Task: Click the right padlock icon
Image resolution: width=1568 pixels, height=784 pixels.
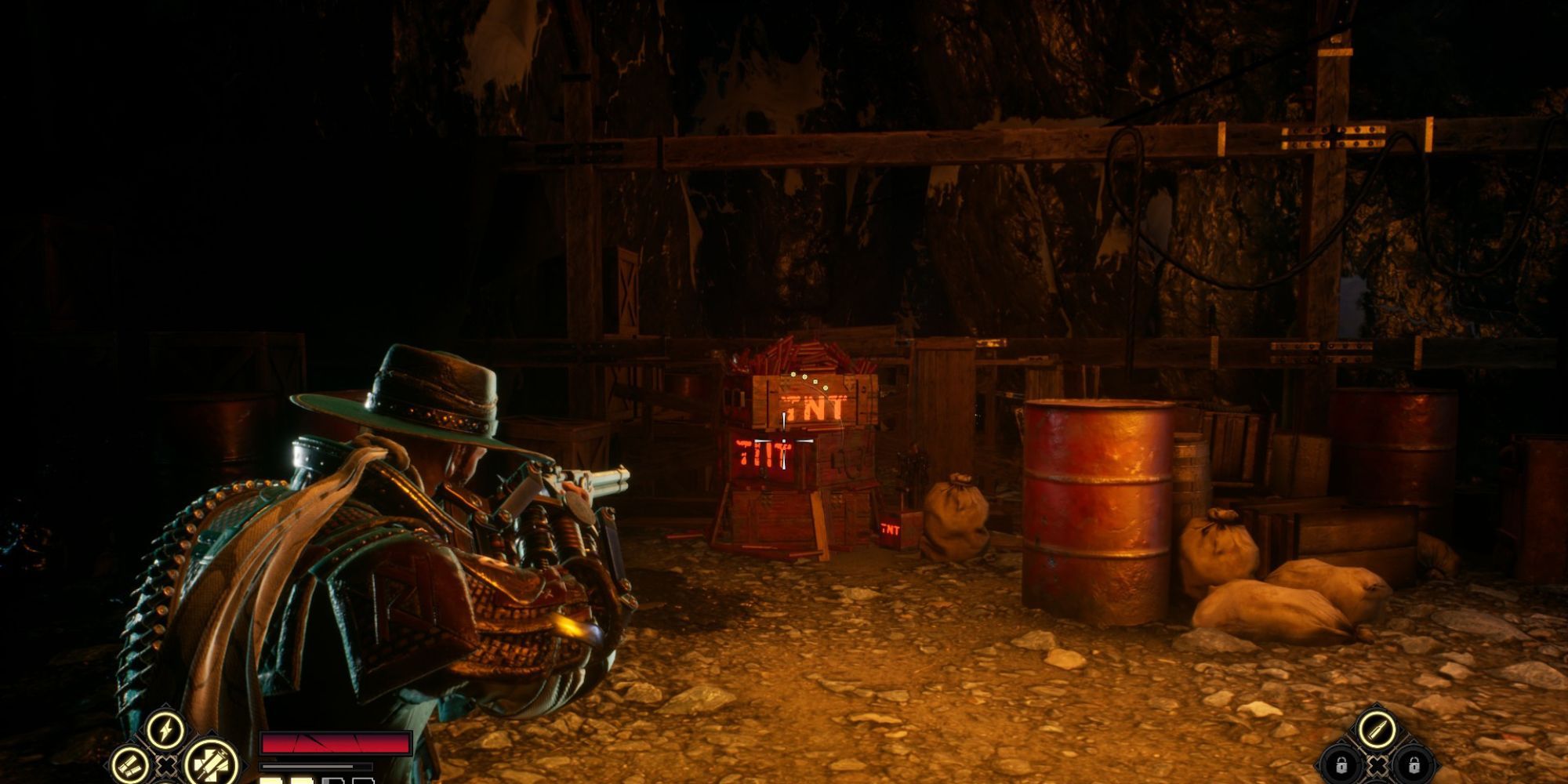Action: pyautogui.click(x=1414, y=766)
